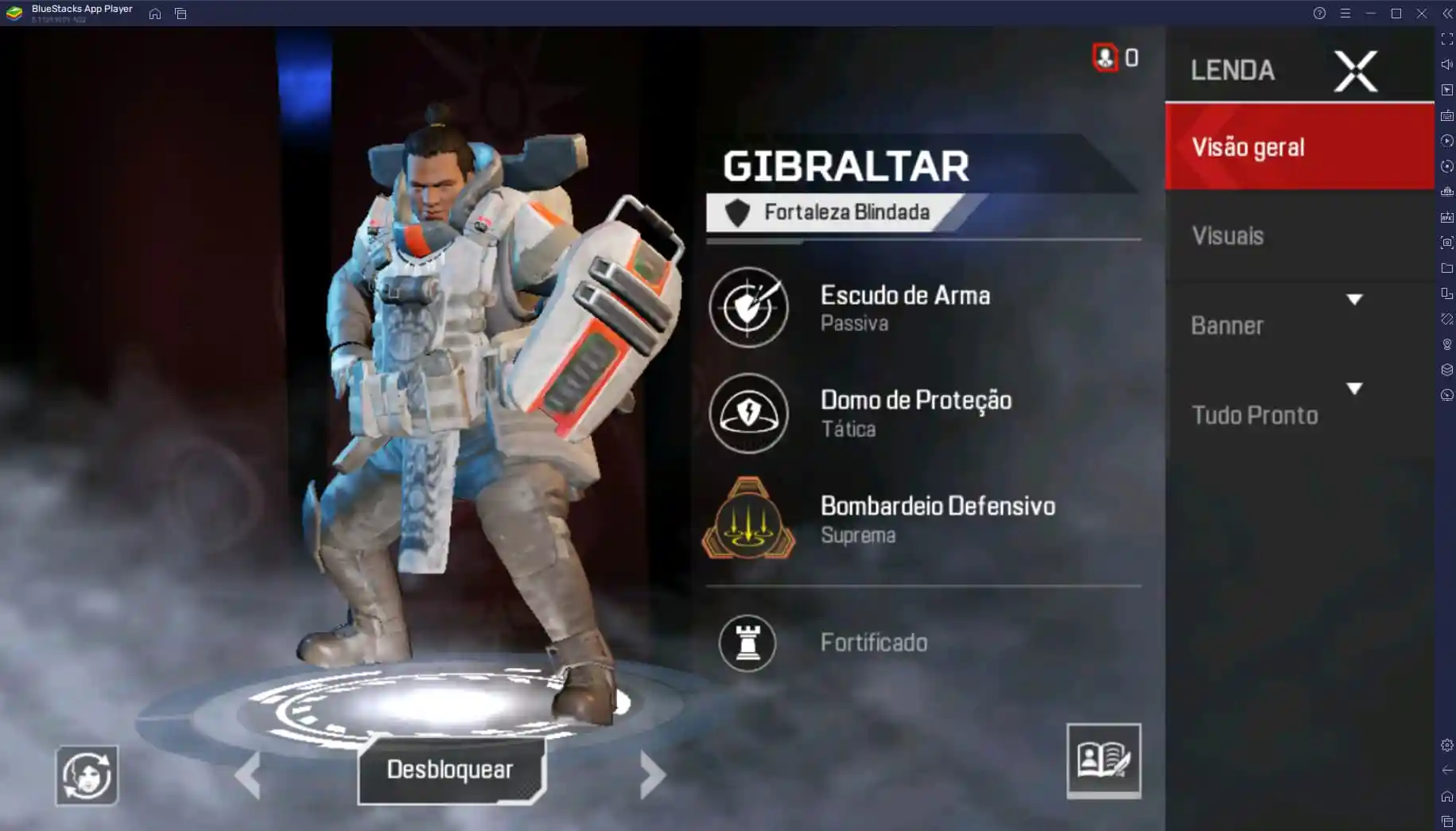
Task: Select the Domo de Proteção tactical ability
Action: 749,414
